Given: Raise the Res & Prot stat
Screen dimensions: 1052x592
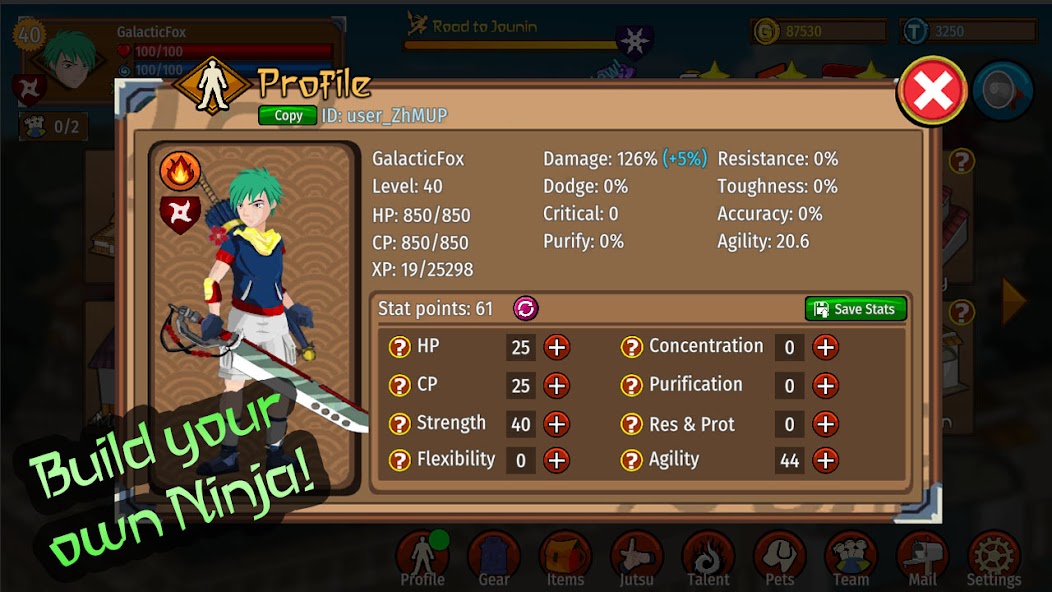Looking at the screenshot, I should 825,424.
